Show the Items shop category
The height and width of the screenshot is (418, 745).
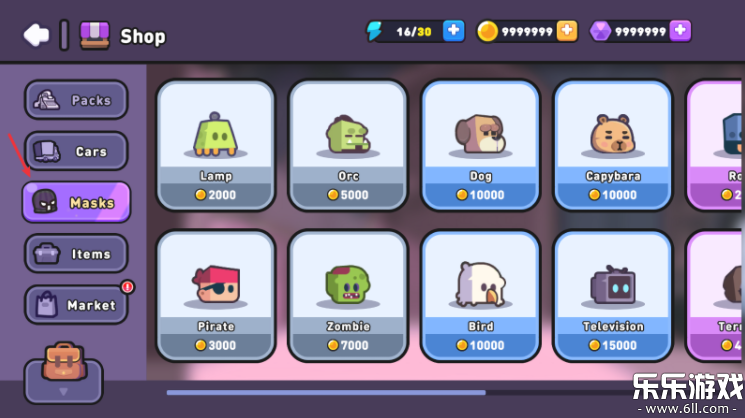click(x=76, y=254)
